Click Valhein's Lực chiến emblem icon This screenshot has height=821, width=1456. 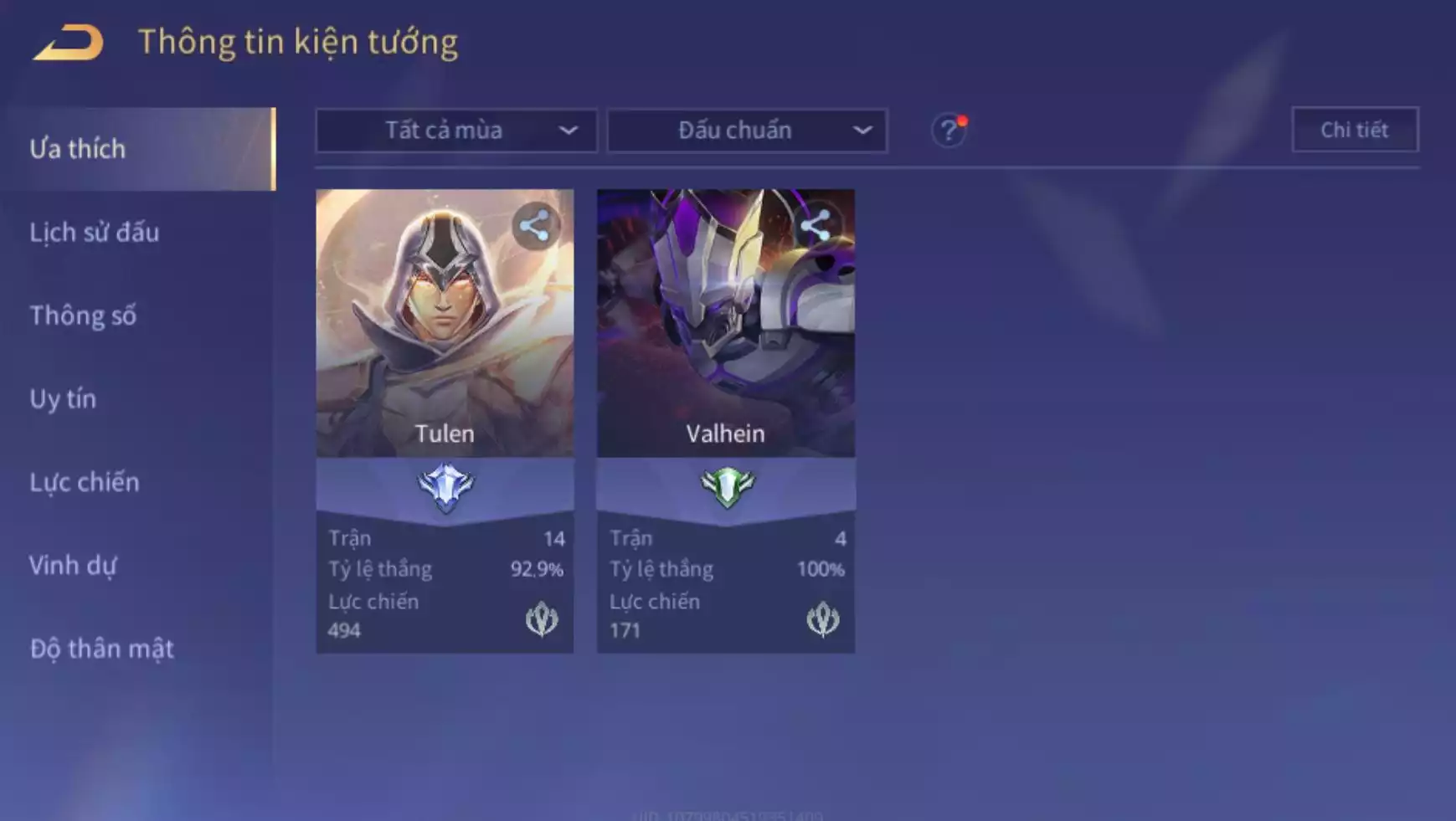coord(822,619)
